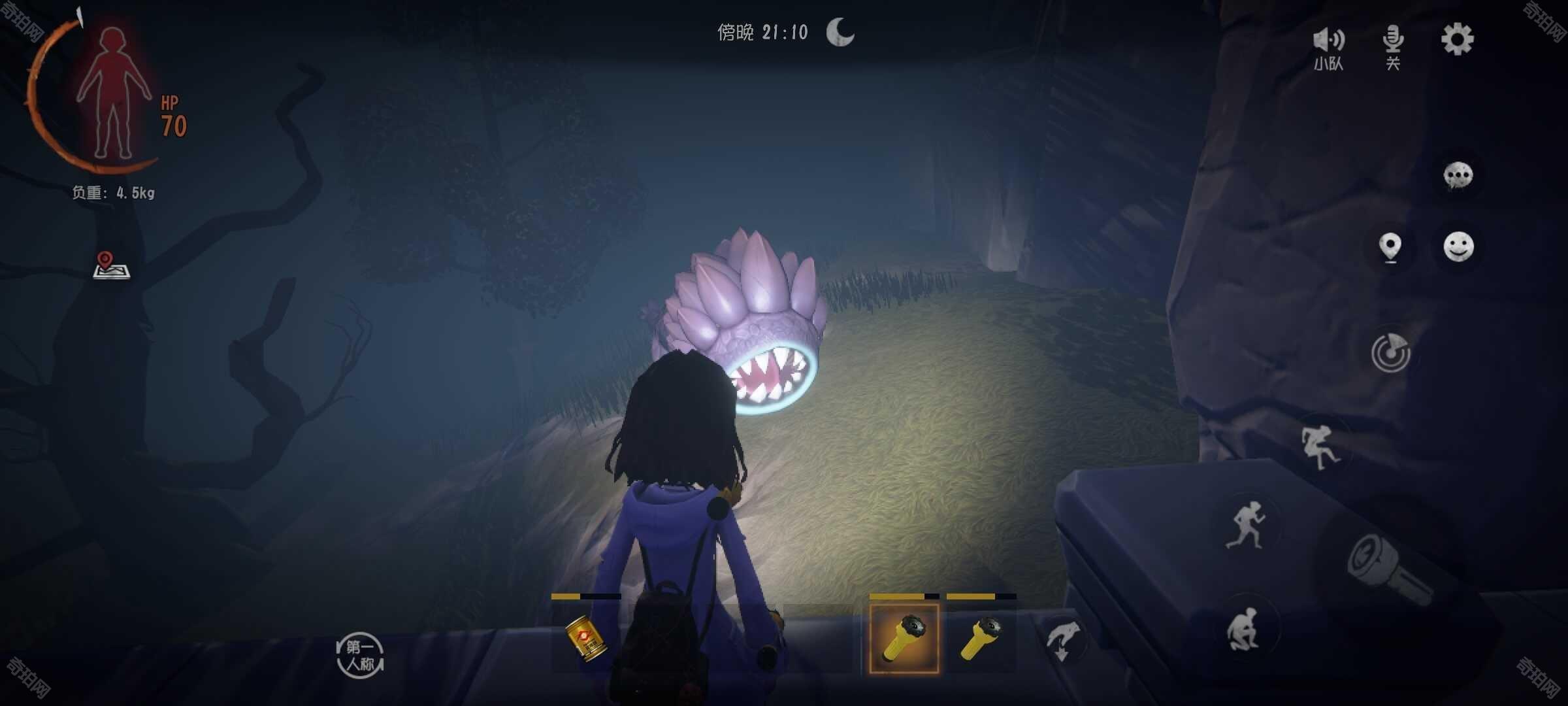Tap the climb over obstacle button

coord(1320,446)
